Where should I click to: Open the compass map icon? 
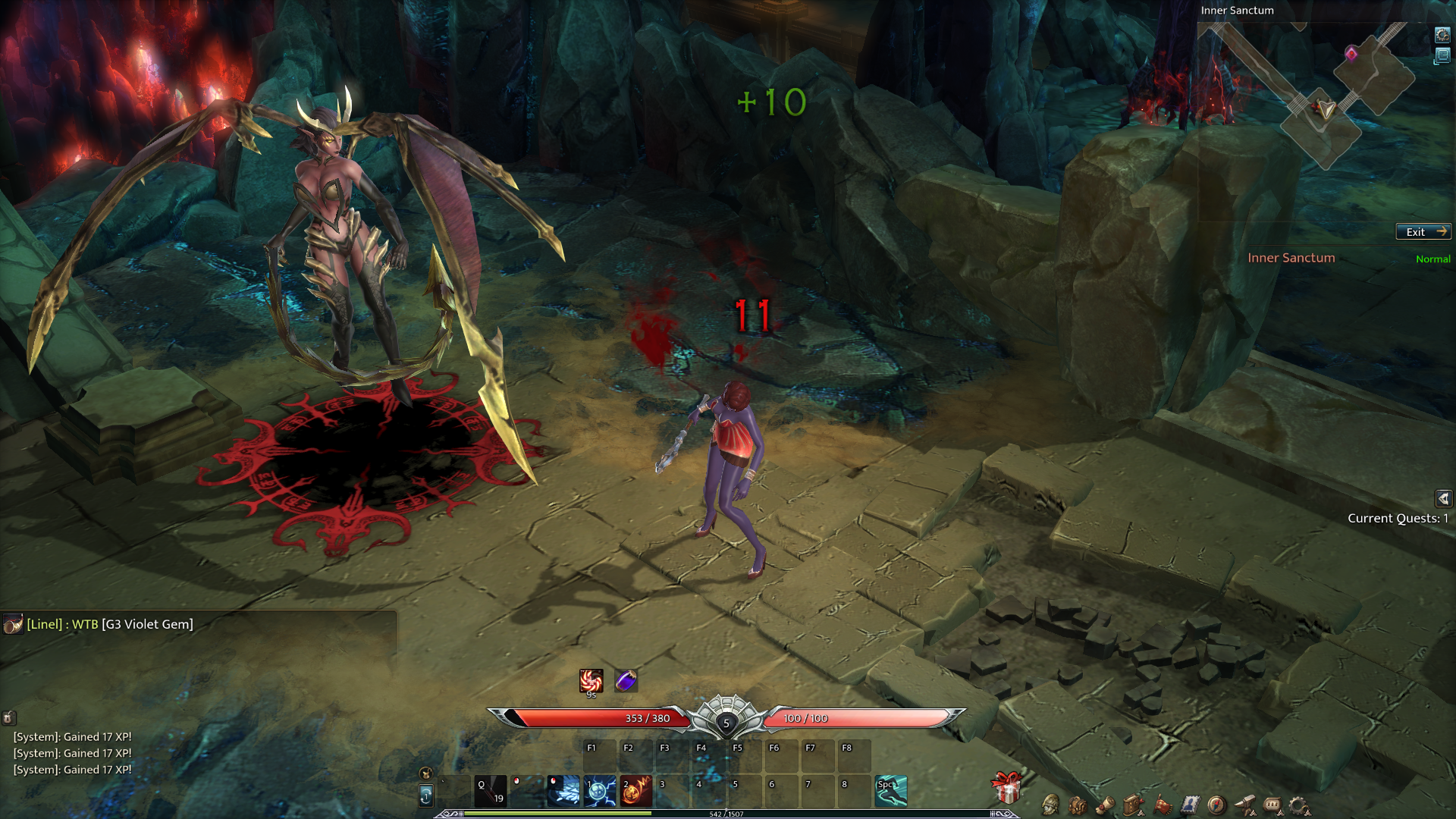point(1216,805)
